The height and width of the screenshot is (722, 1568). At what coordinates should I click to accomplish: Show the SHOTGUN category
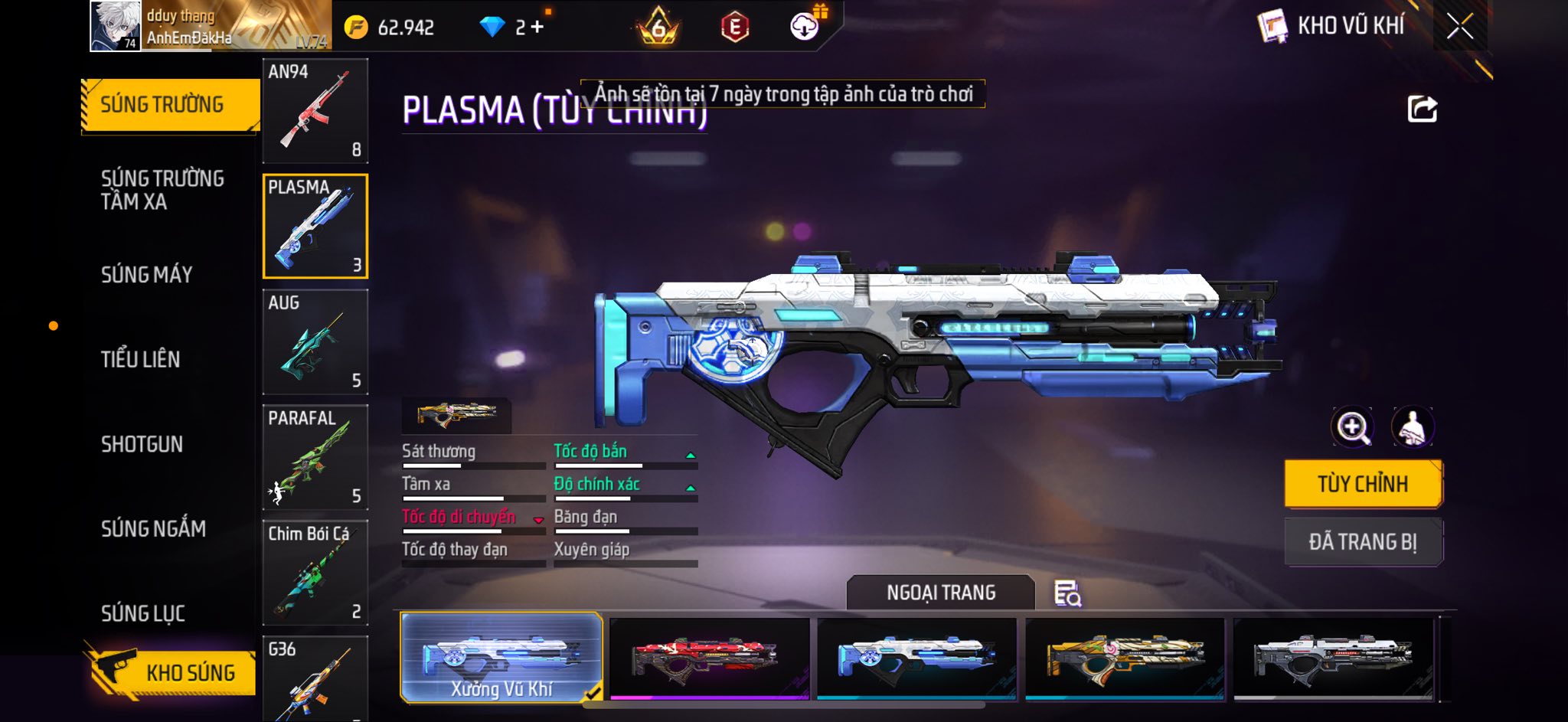click(x=142, y=444)
